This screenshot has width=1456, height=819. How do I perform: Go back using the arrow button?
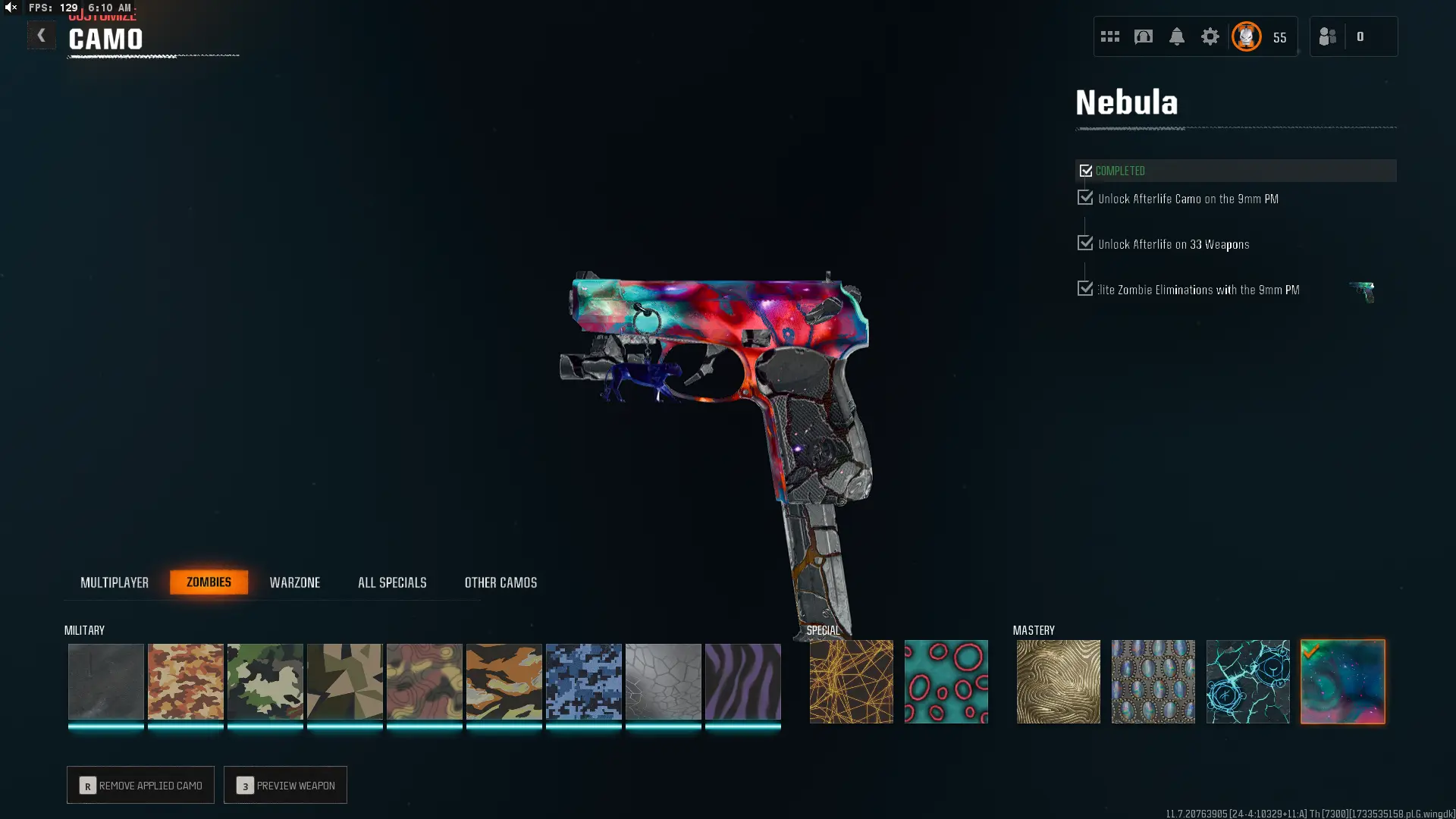(41, 36)
